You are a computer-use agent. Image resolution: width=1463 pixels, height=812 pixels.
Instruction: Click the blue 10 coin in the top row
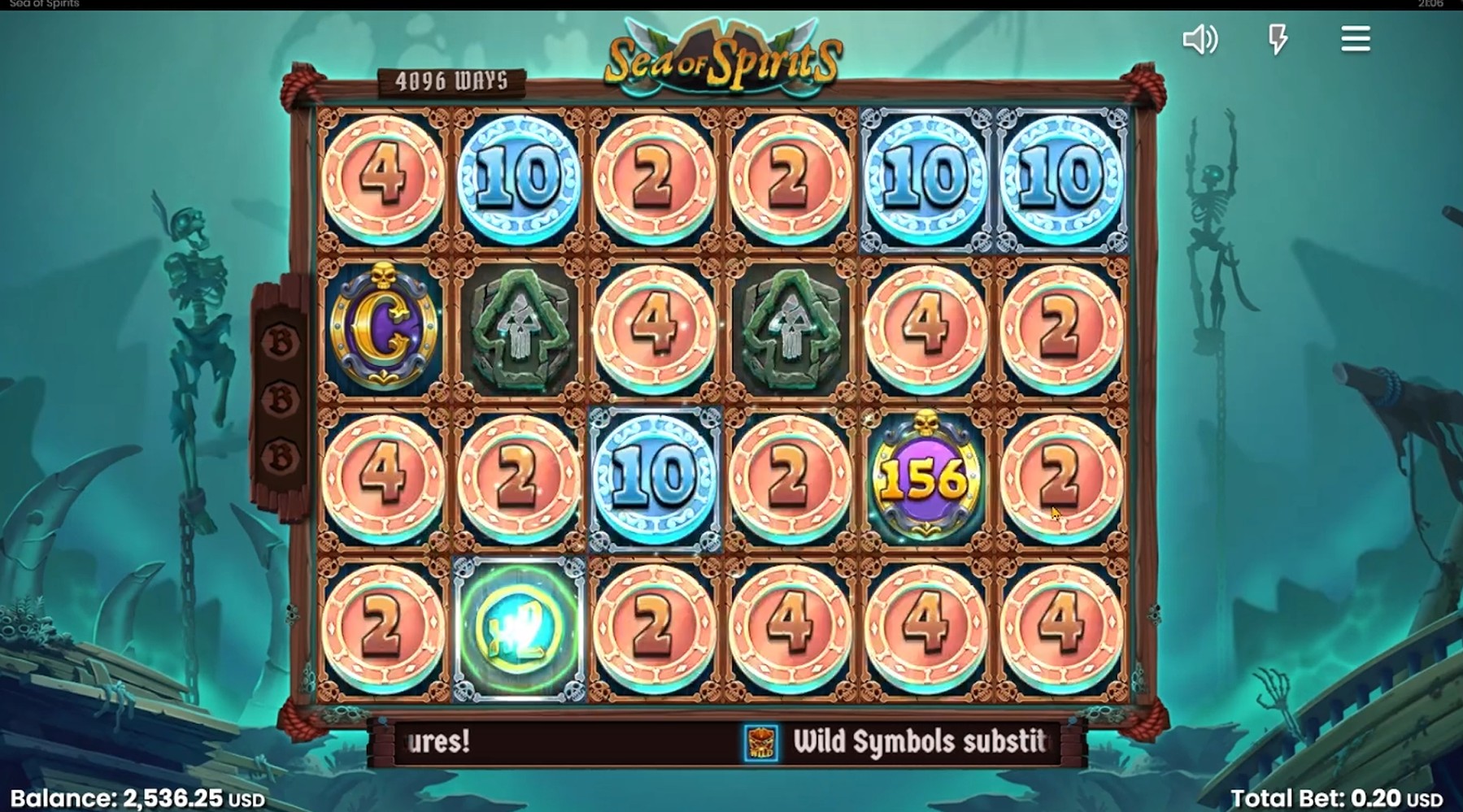[520, 174]
